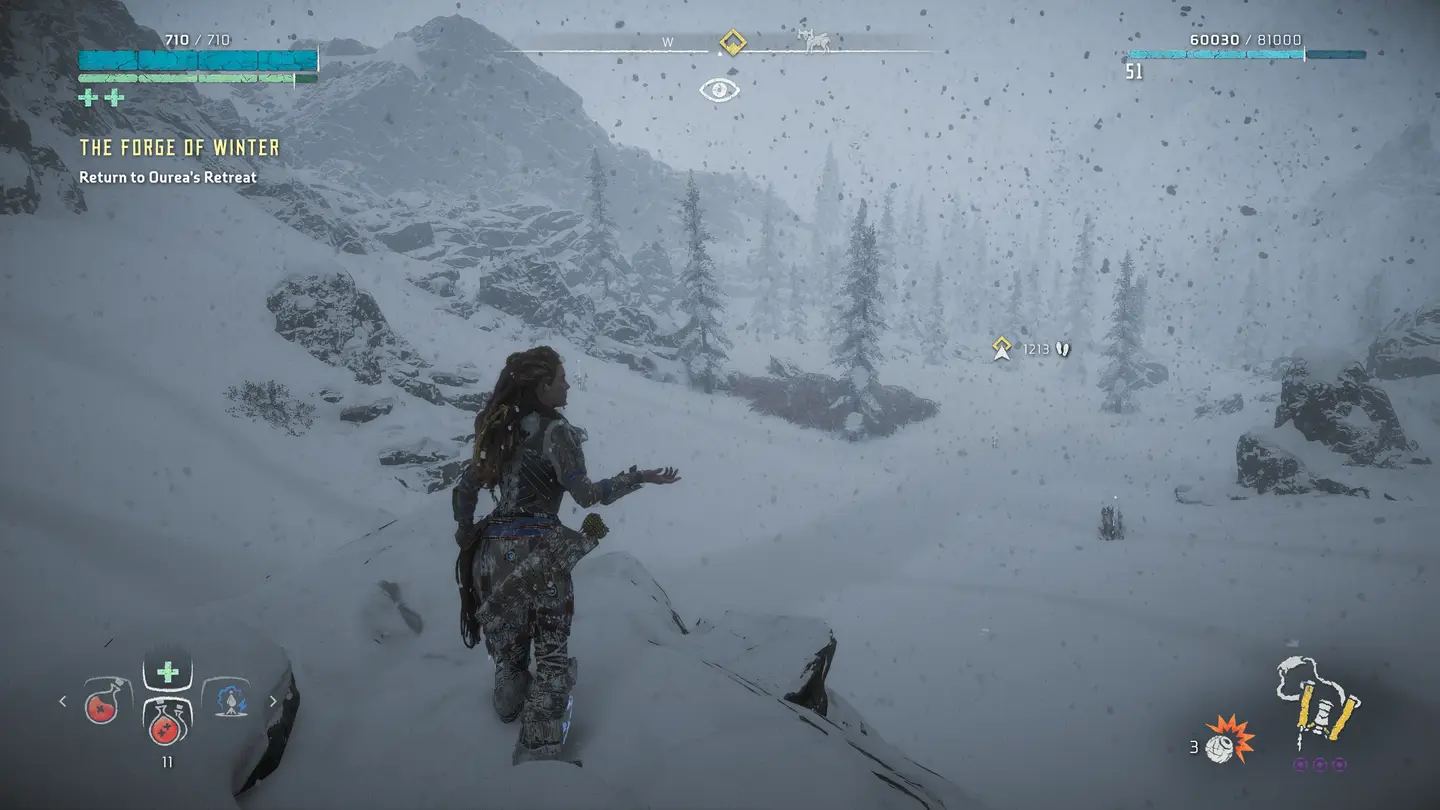Click the machine icon on the compass
Image resolution: width=1440 pixels, height=810 pixels.
tap(813, 42)
